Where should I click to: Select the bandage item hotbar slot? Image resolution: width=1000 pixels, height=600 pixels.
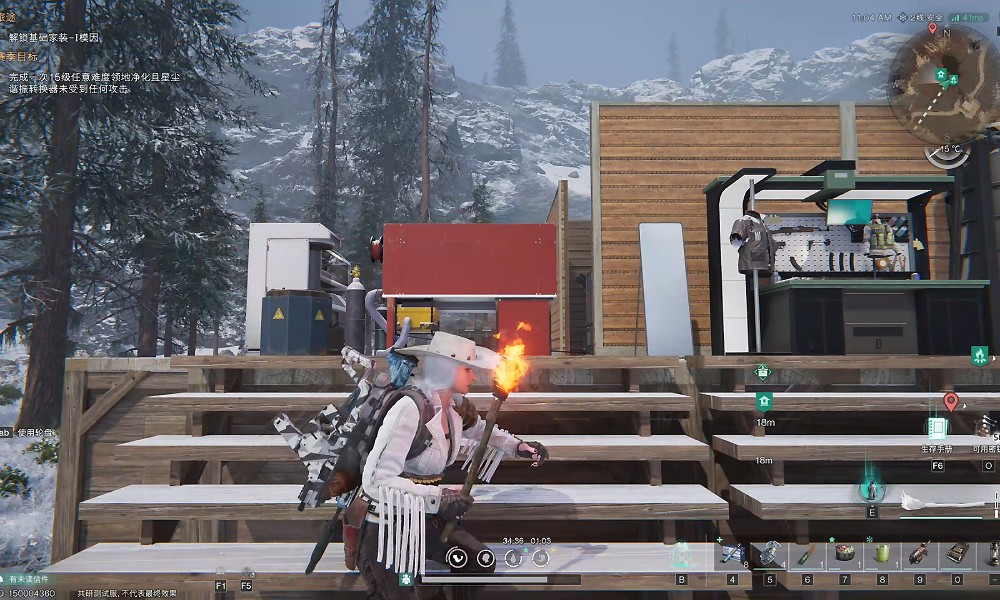click(x=732, y=554)
